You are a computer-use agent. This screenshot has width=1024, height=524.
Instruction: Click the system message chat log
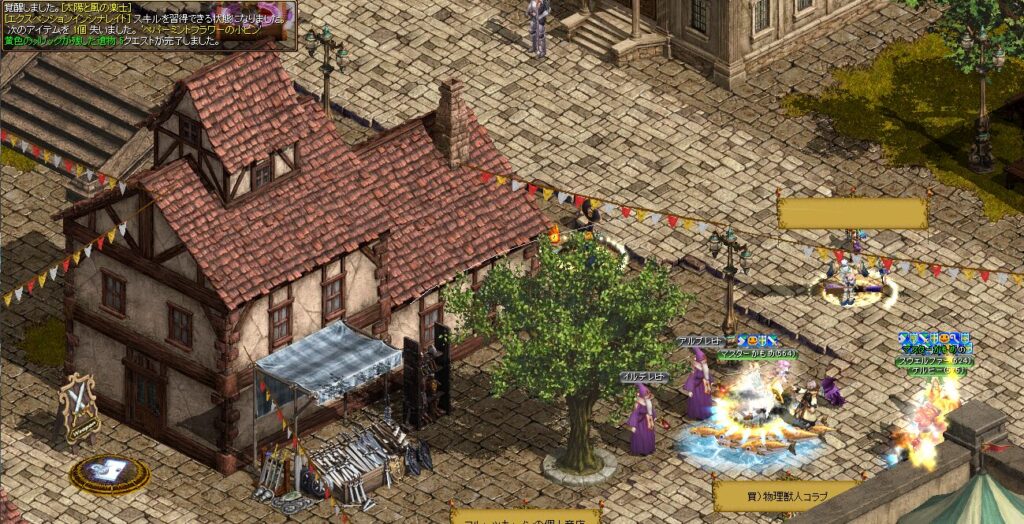pos(148,25)
